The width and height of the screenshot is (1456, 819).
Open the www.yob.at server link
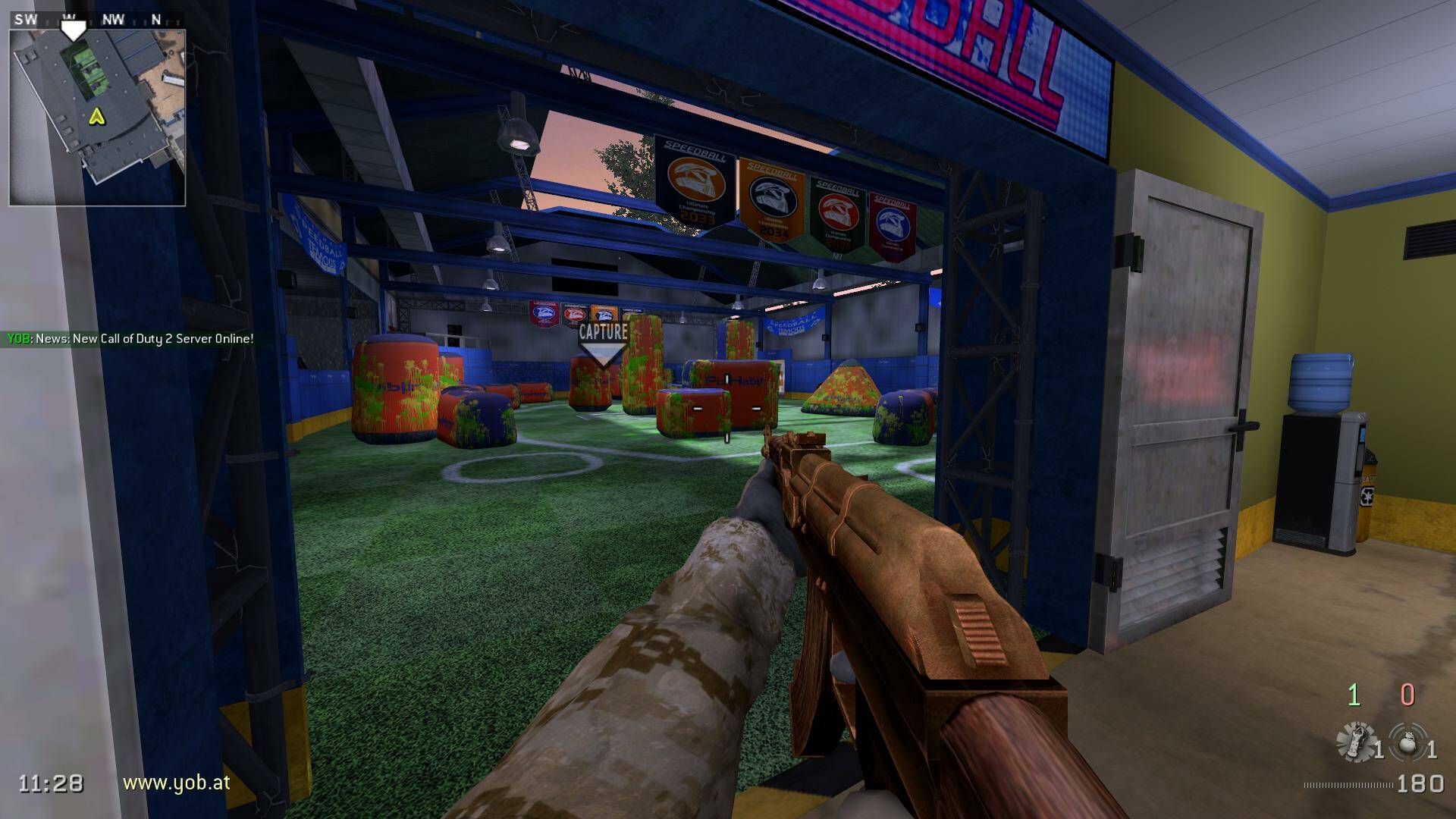click(x=176, y=783)
